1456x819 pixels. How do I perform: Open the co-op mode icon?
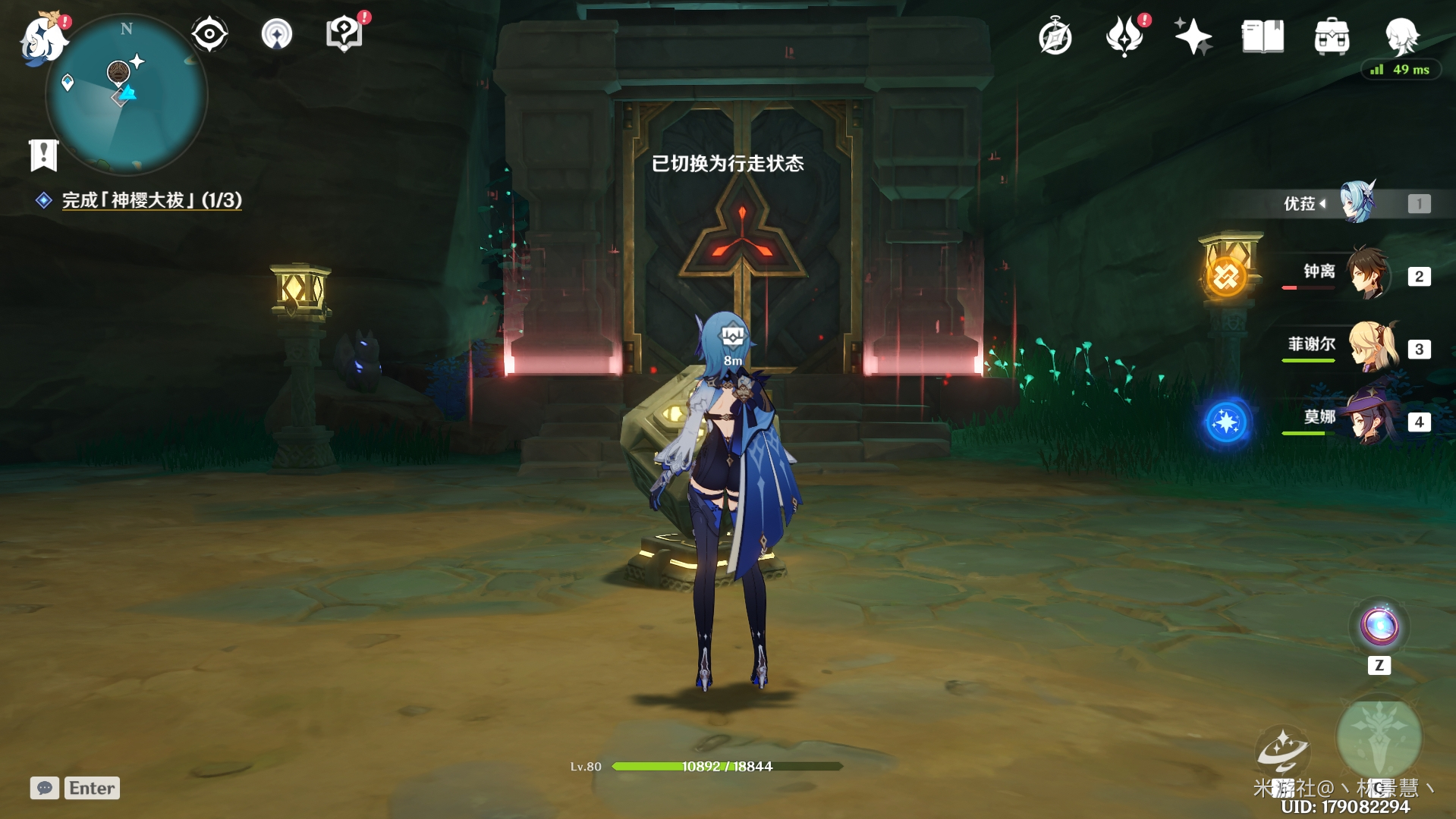(x=277, y=34)
